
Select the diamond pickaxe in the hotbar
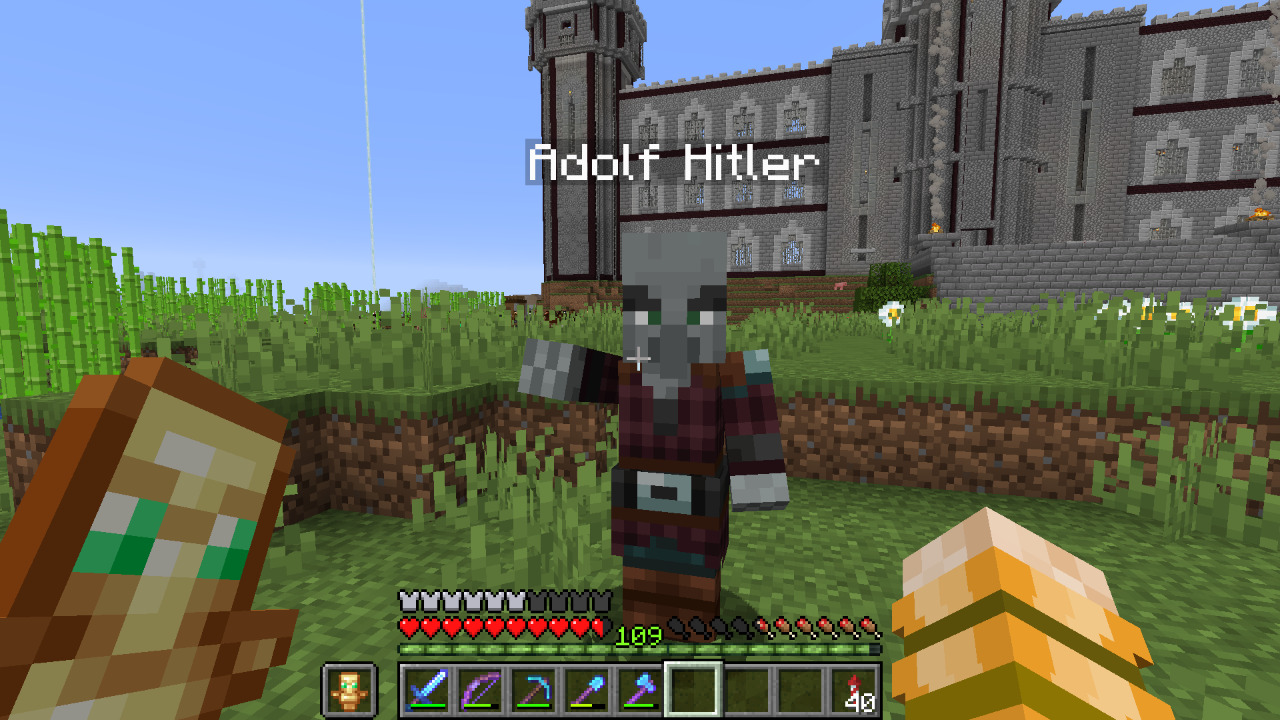point(533,690)
